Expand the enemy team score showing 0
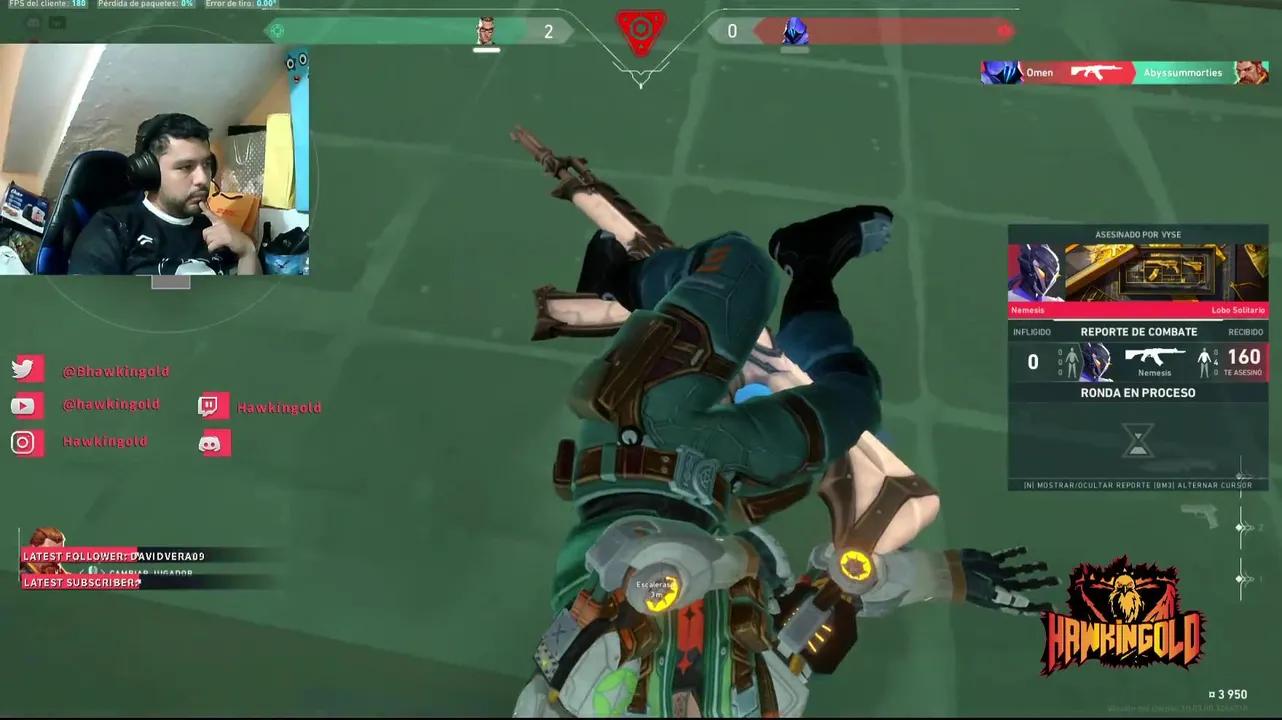Screen dimensions: 1282x720 click(732, 31)
